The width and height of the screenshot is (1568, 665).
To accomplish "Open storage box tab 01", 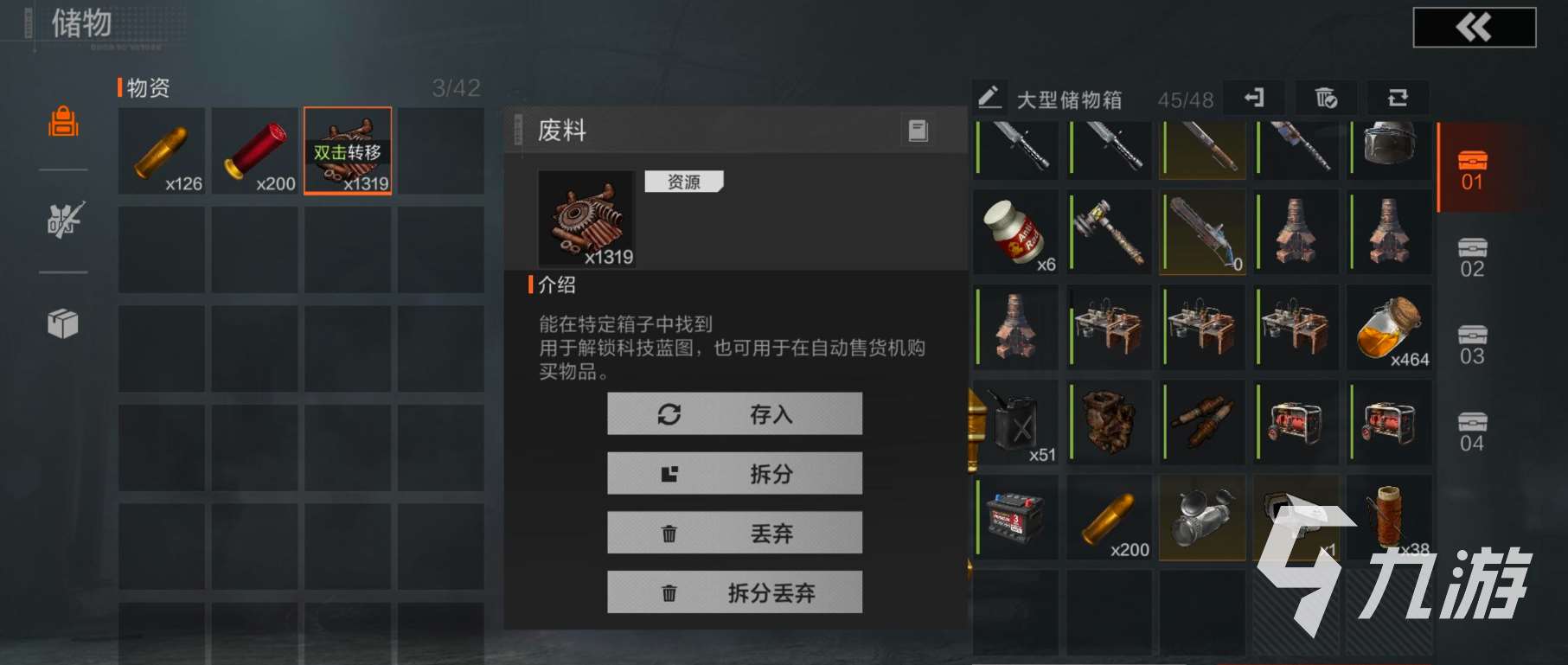I will [x=1472, y=169].
